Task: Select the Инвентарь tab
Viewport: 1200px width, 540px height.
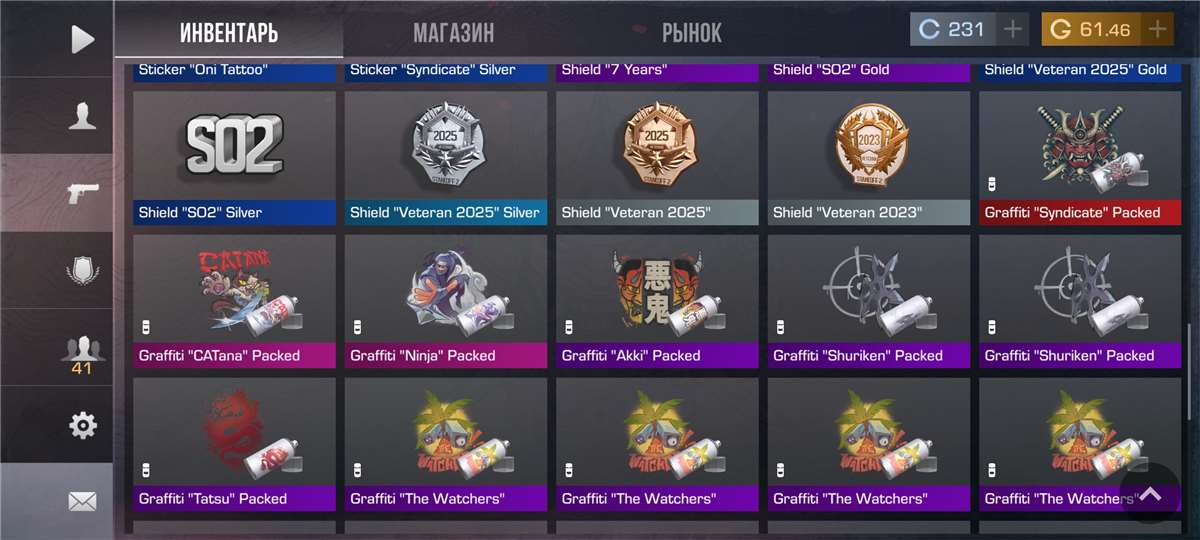Action: point(229,33)
